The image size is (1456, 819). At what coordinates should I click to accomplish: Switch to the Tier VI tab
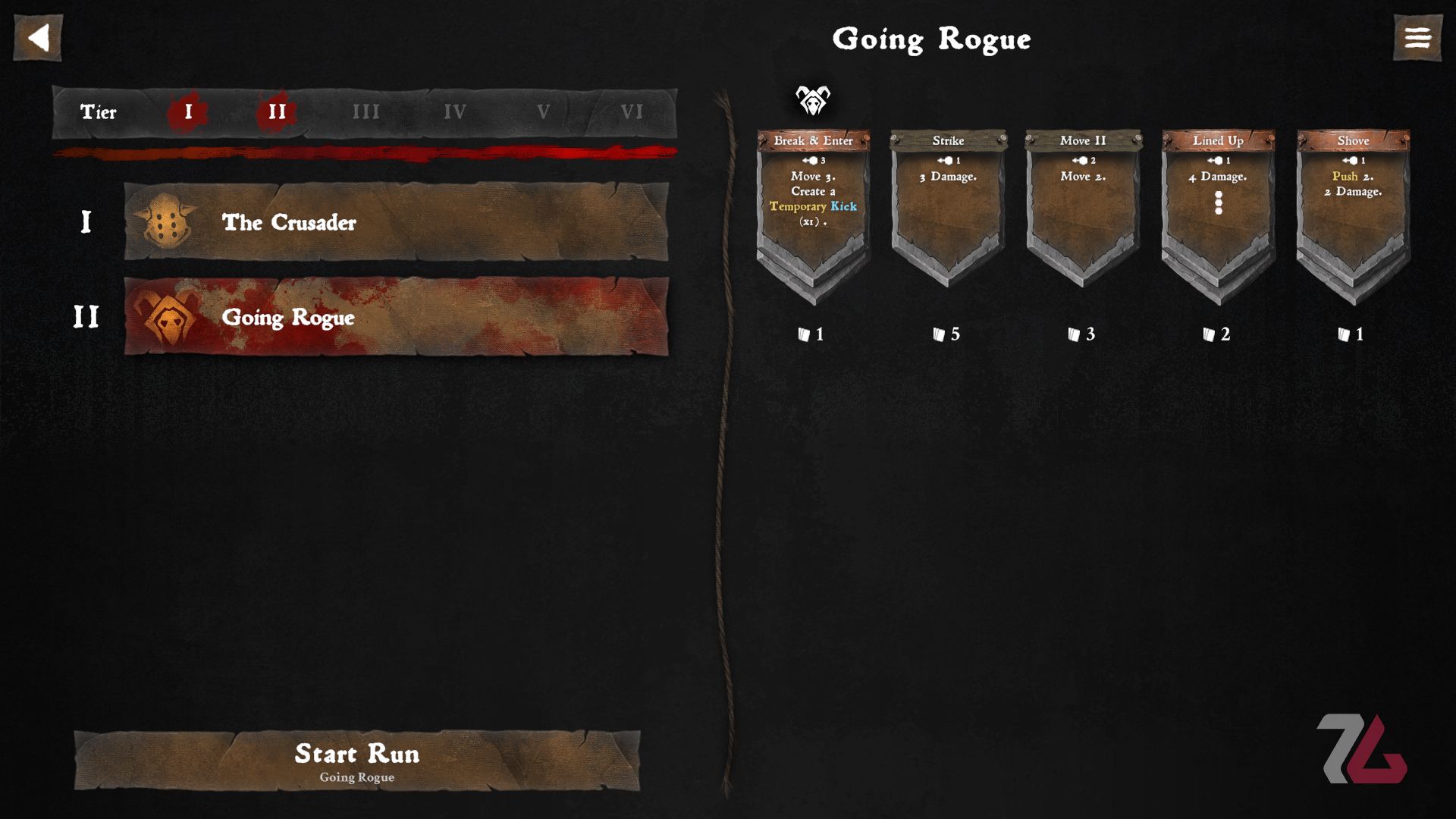point(630,111)
